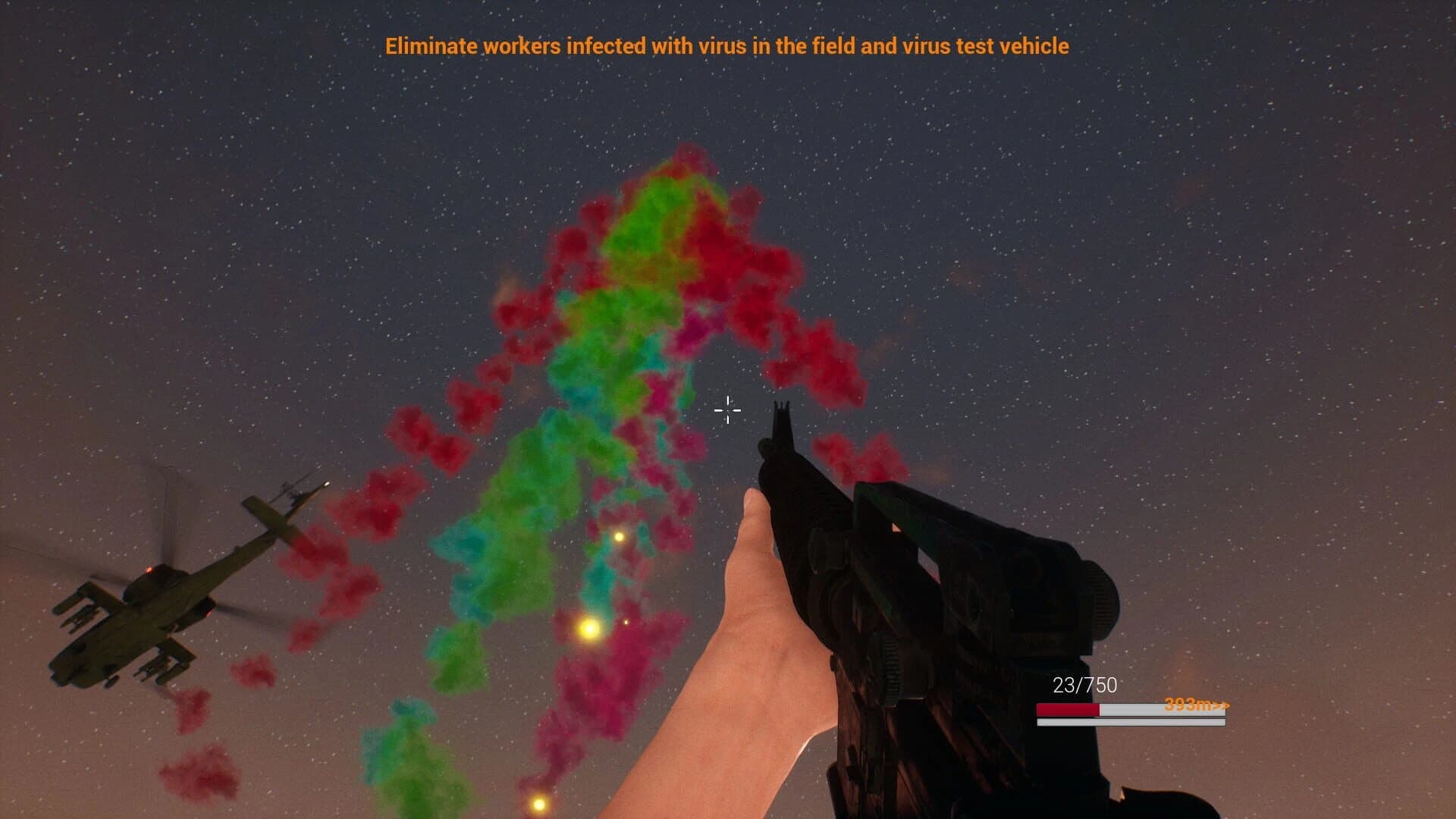Select the crosshair at screen center
This screenshot has height=819, width=1456.
click(726, 410)
